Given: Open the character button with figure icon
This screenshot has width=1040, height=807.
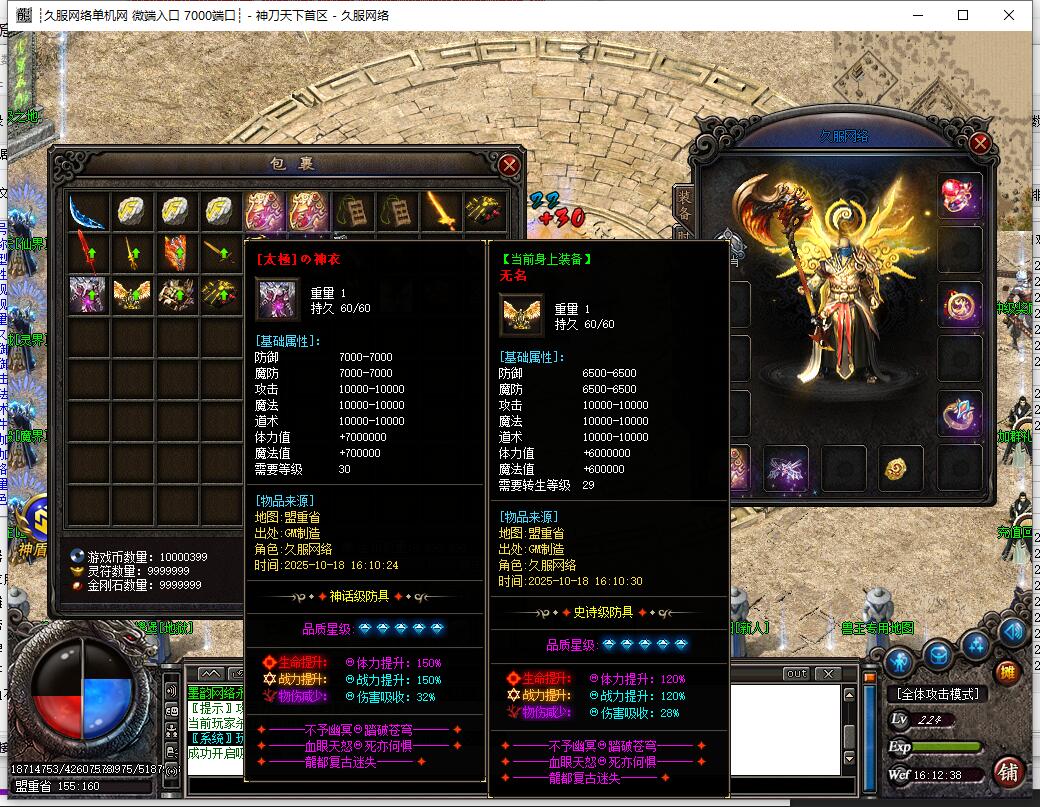Looking at the screenshot, I should click(x=899, y=661).
